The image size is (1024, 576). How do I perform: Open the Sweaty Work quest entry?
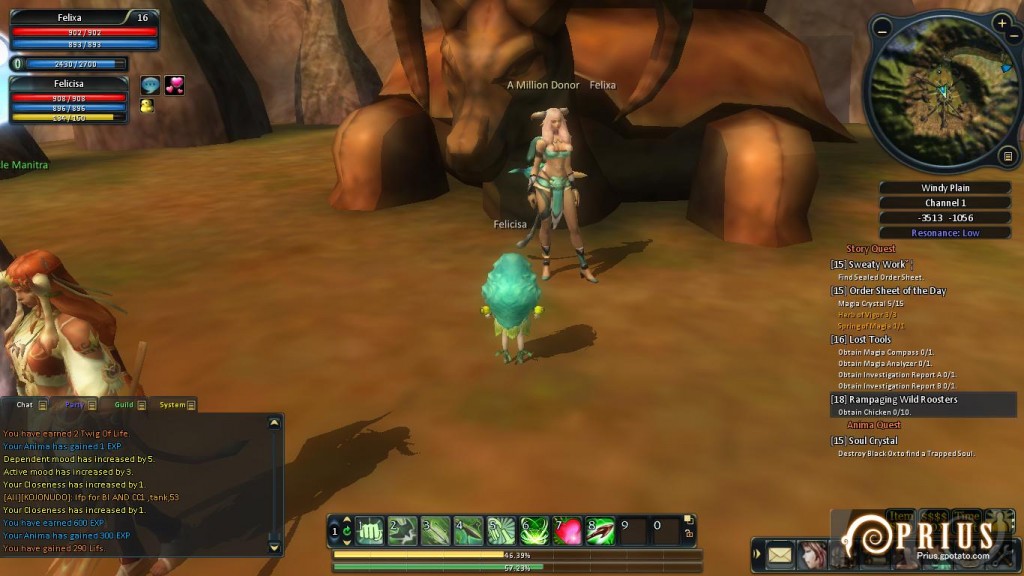tap(877, 265)
